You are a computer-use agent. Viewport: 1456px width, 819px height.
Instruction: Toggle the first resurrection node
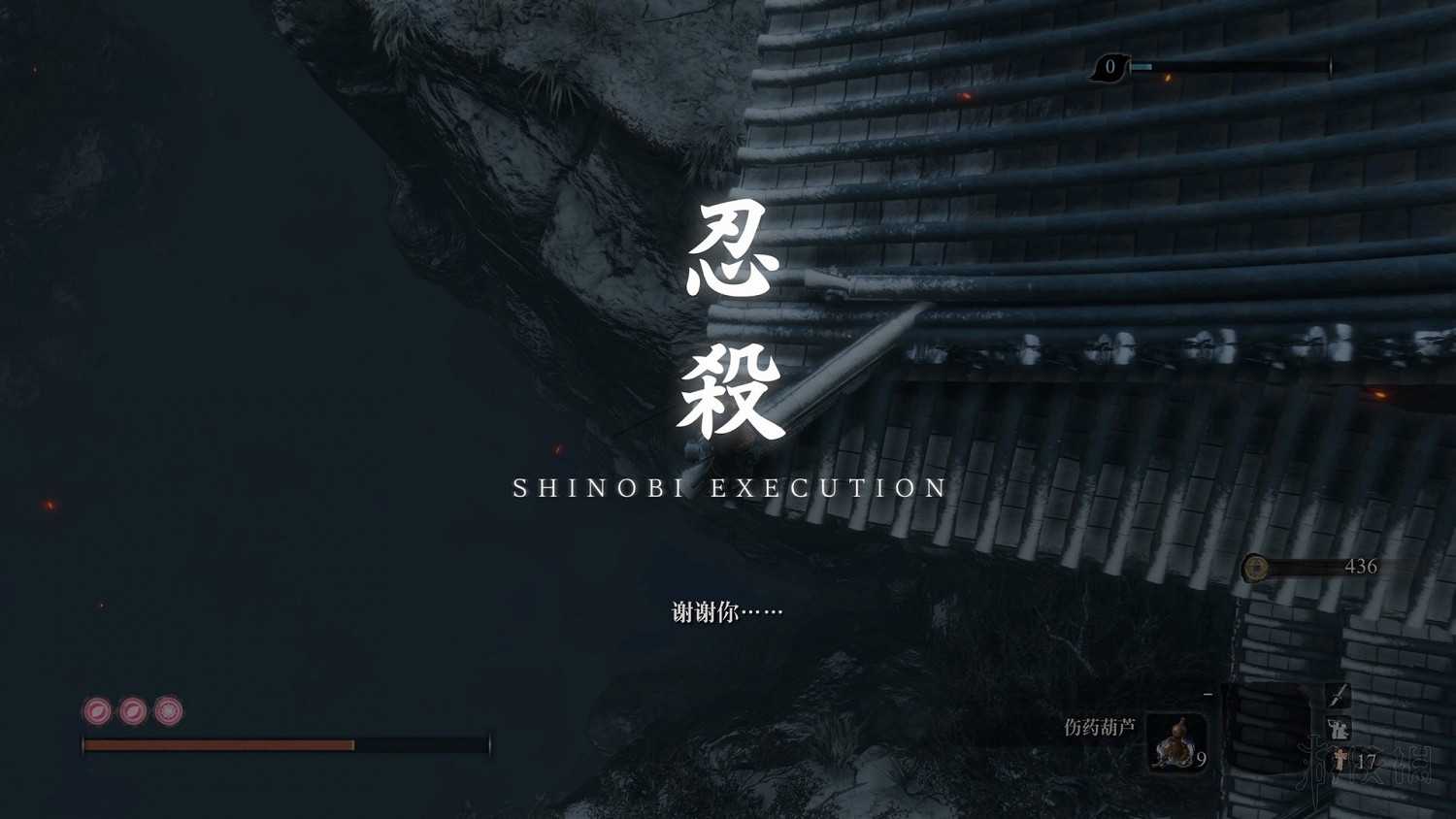click(x=98, y=711)
